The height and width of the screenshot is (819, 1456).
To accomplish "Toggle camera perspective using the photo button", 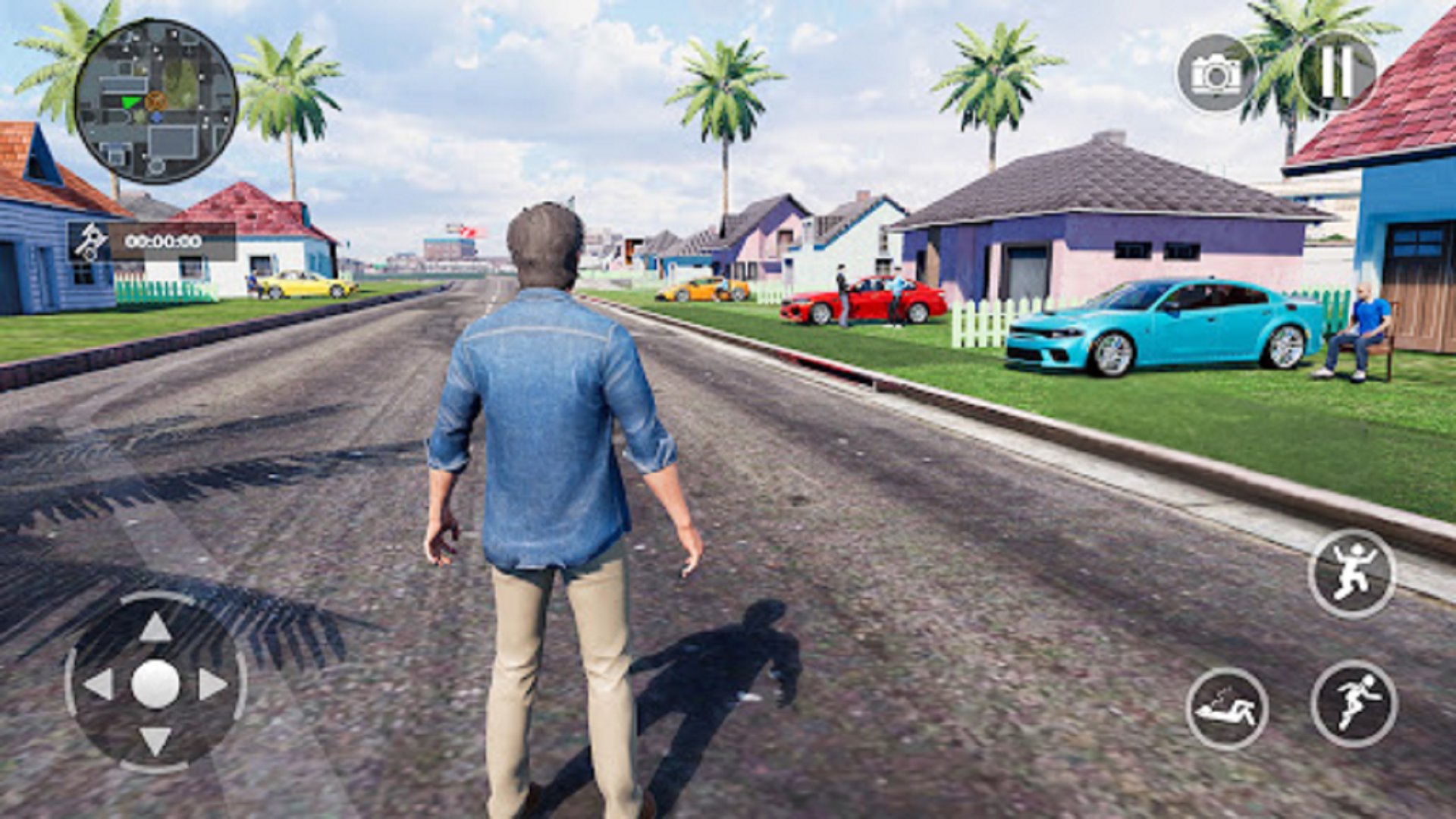I will [x=1213, y=73].
